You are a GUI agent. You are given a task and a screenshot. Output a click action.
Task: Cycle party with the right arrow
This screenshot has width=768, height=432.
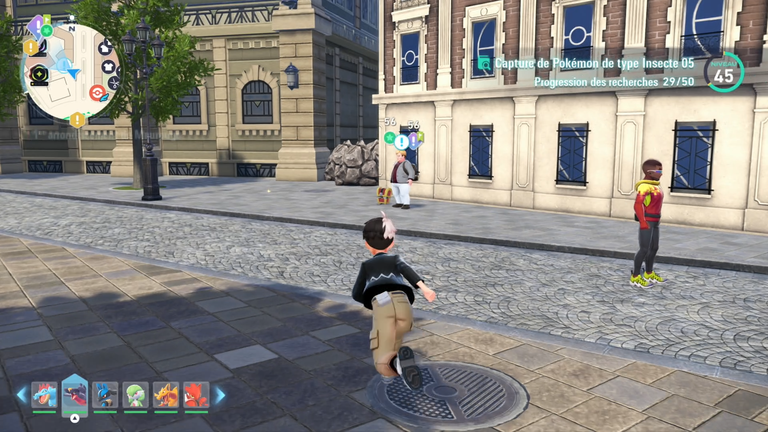tap(220, 395)
